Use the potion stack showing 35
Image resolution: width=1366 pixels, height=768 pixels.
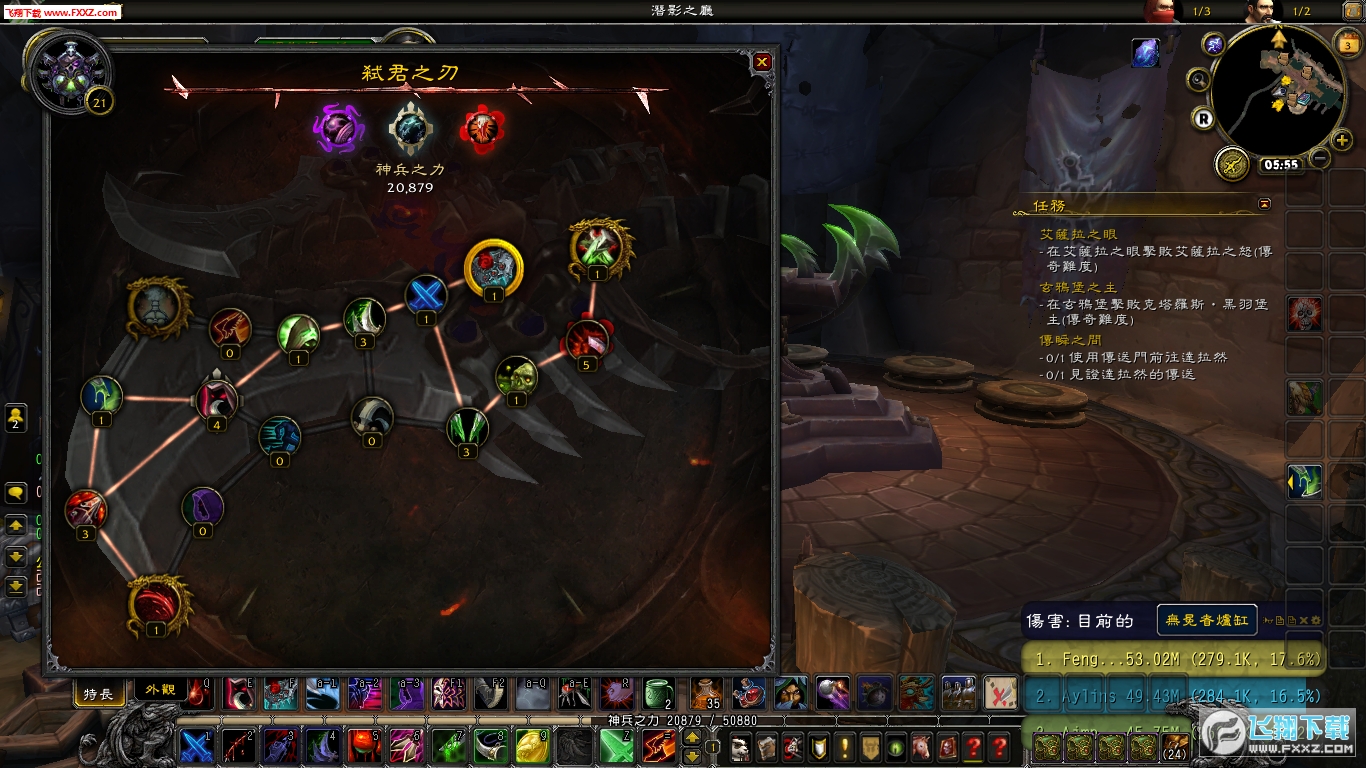pyautogui.click(x=705, y=692)
